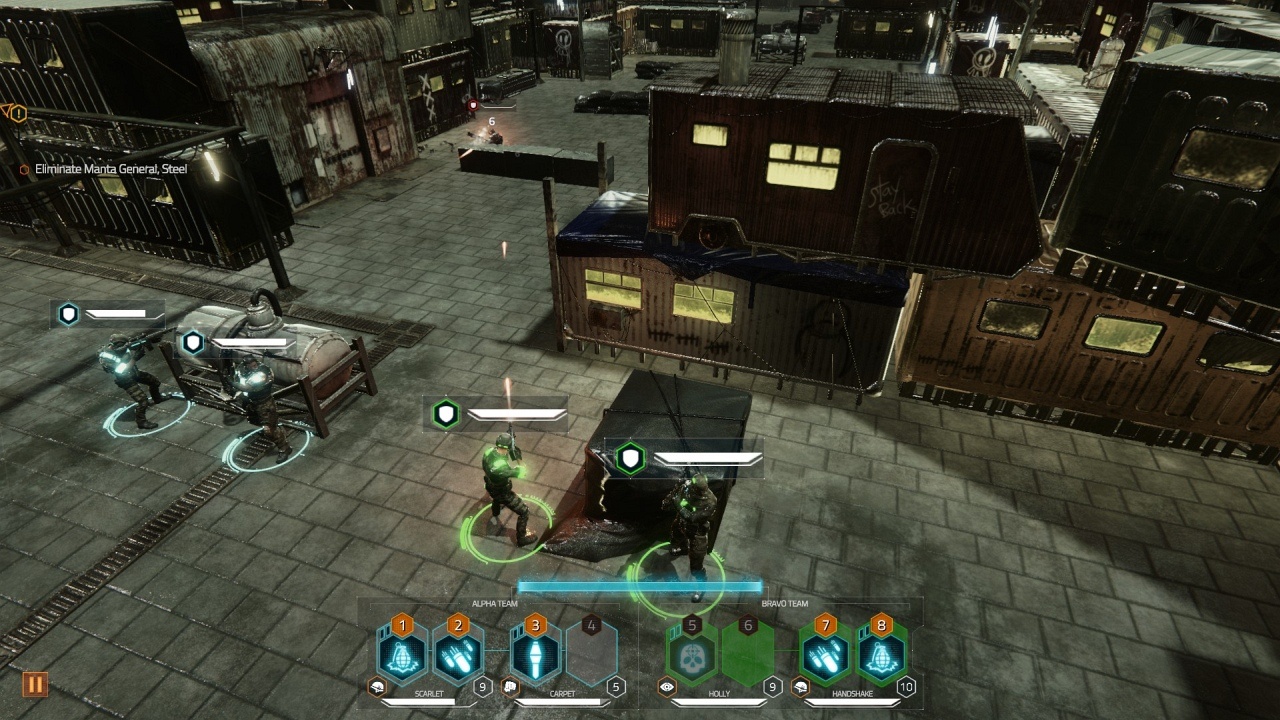This screenshot has width=1280, height=720.
Task: Click the orange exclamation objective marker
Action: (17, 113)
